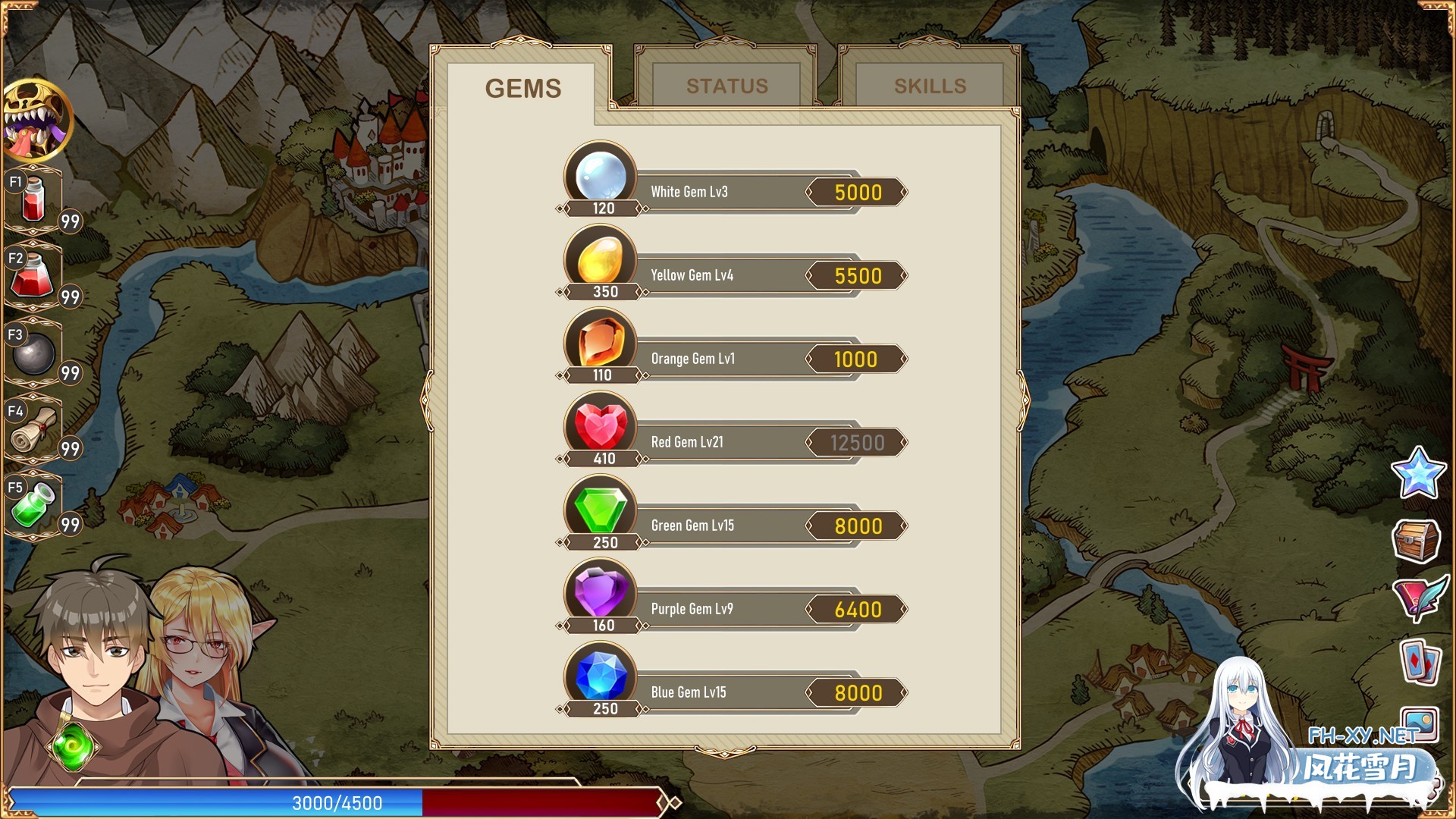1456x819 pixels.
Task: Buy Purple Gem upgrade for 6400
Action: (x=857, y=610)
